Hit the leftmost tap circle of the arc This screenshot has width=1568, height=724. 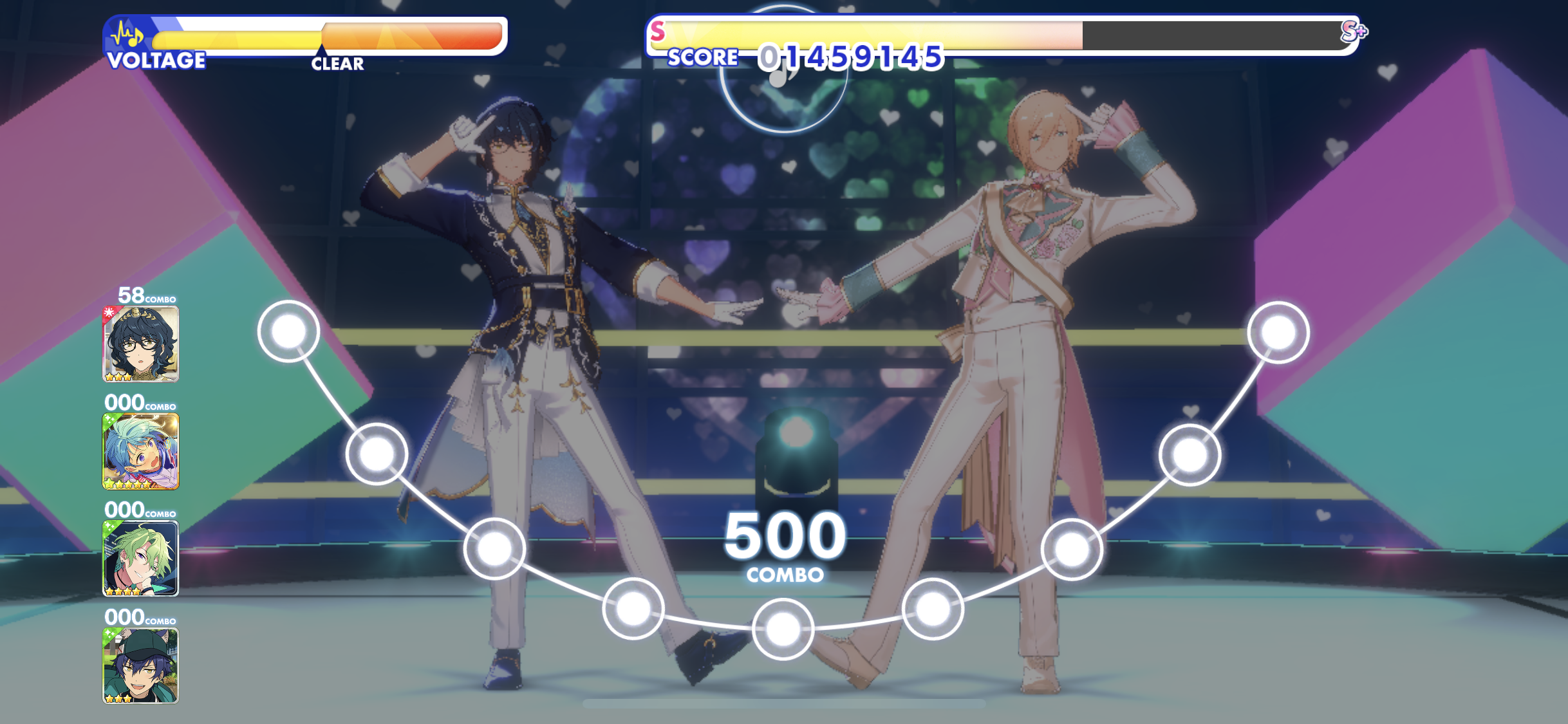click(288, 331)
